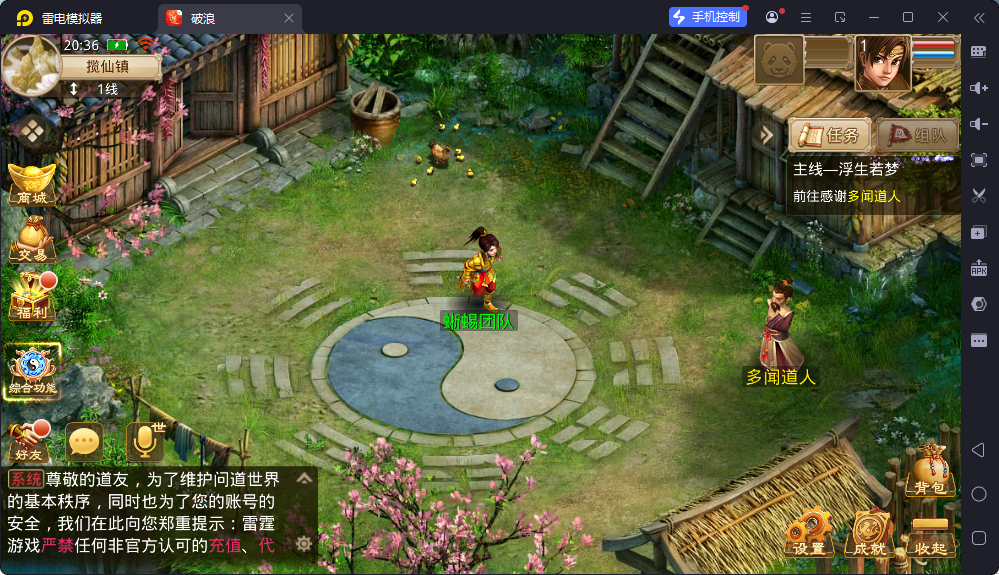This screenshot has width=999, height=575.
Task: Open the panda pet portrait
Action: tap(779, 62)
